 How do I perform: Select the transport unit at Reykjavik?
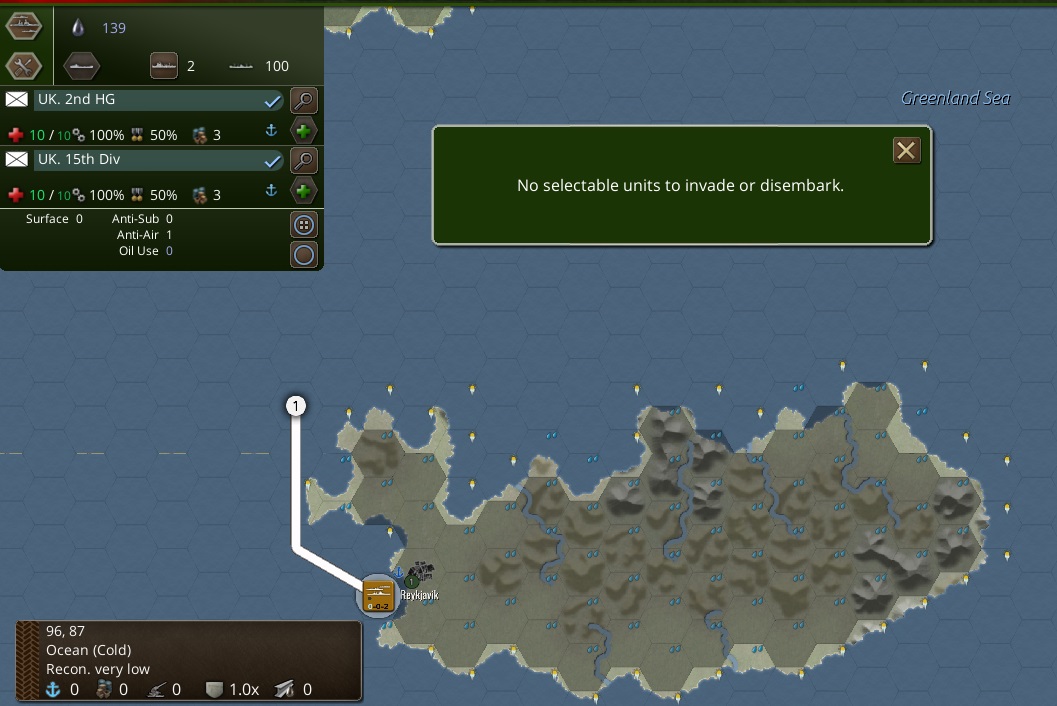click(378, 596)
